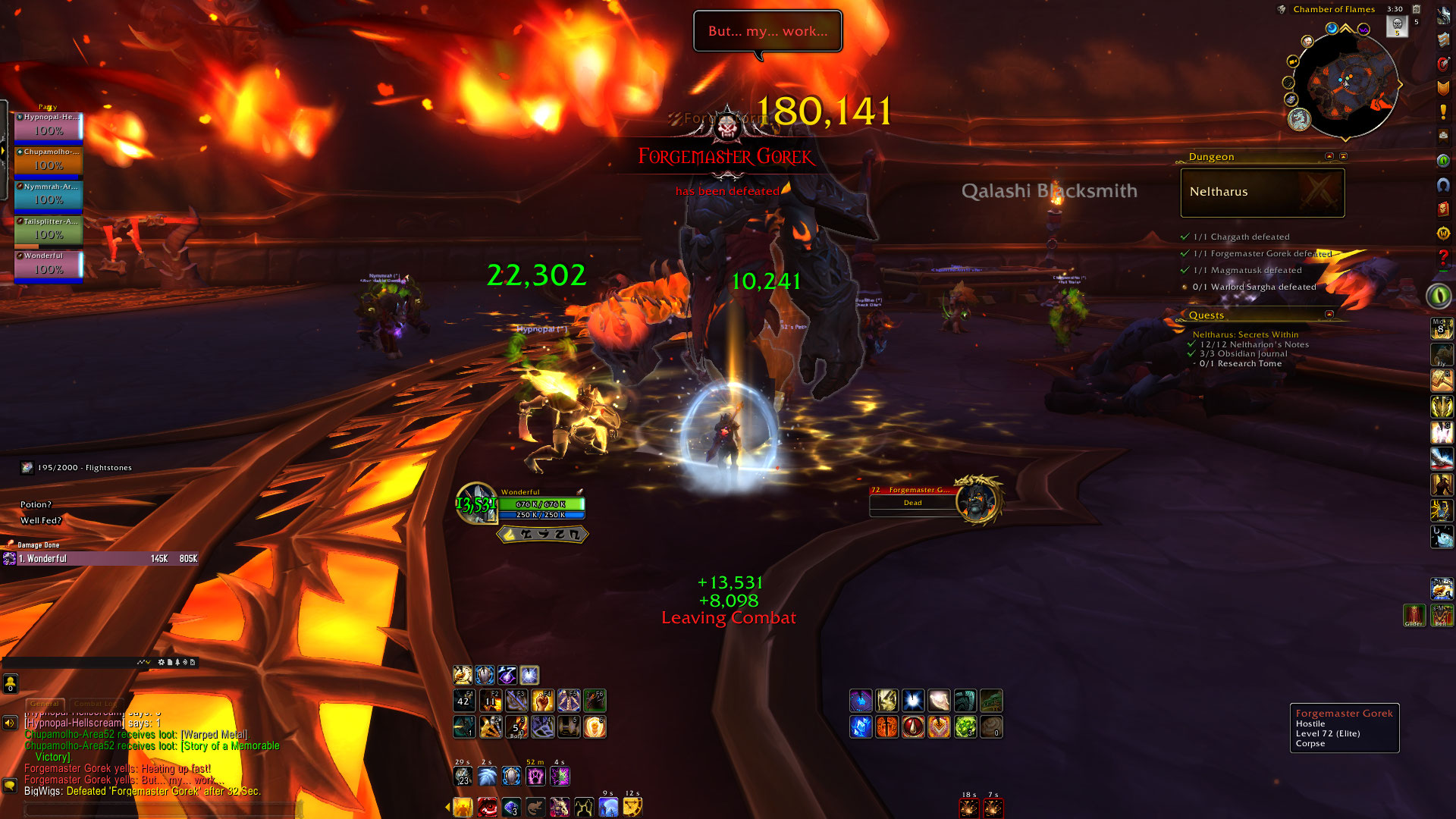Activate the blue crystal ability icon
The height and width of the screenshot is (819, 1456).
coord(861,727)
